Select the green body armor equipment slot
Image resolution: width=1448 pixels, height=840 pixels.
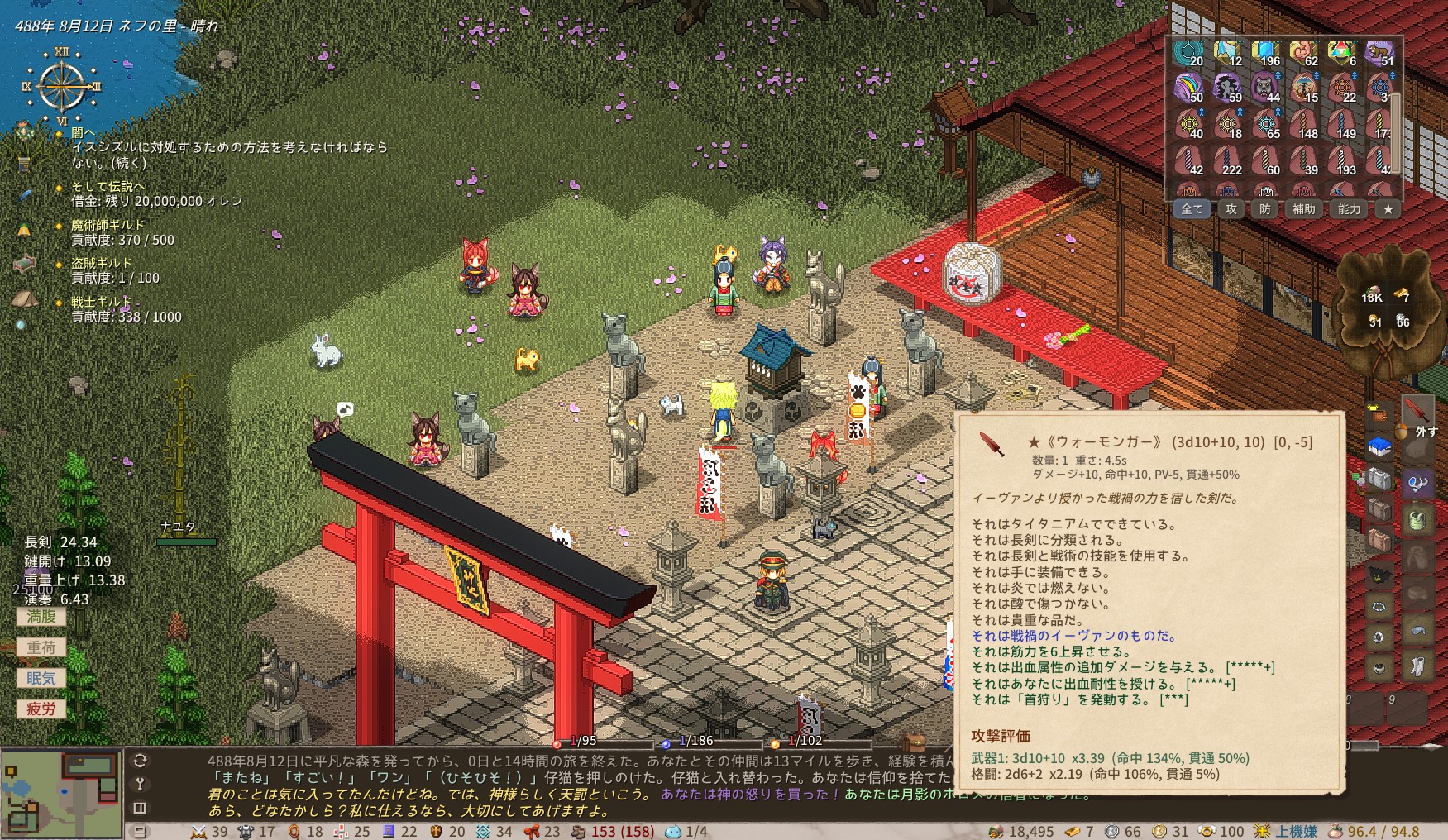pyautogui.click(x=1417, y=520)
